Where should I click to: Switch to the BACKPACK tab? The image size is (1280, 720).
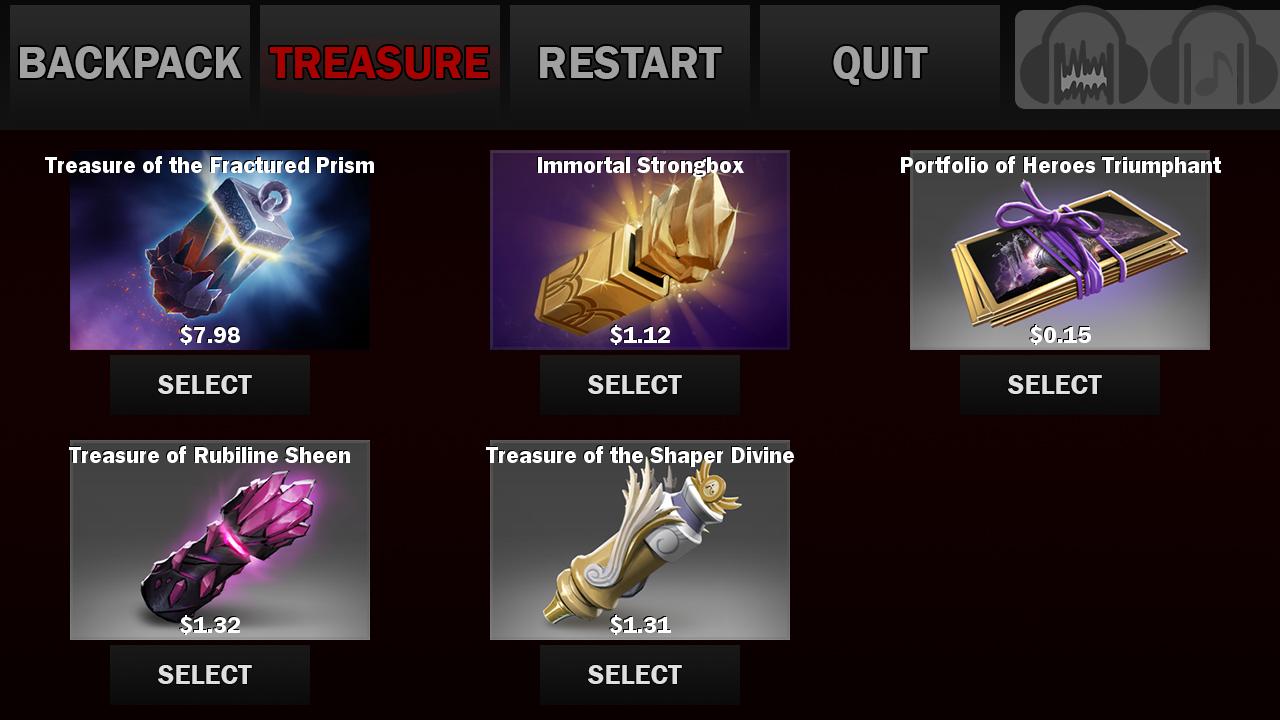click(127, 62)
